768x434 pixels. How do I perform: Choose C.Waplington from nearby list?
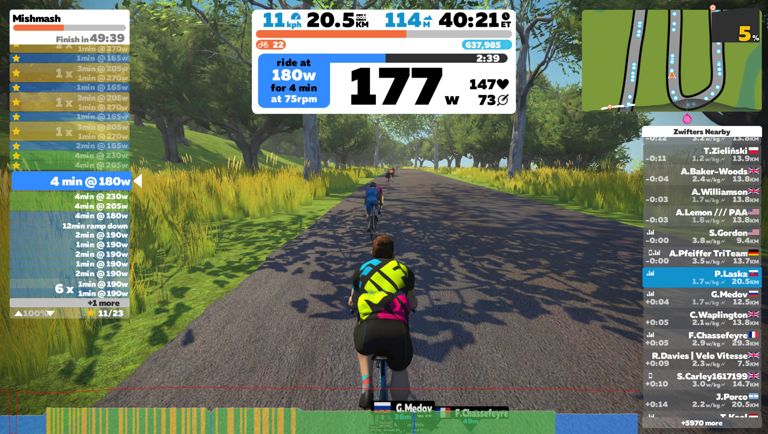pos(701,318)
